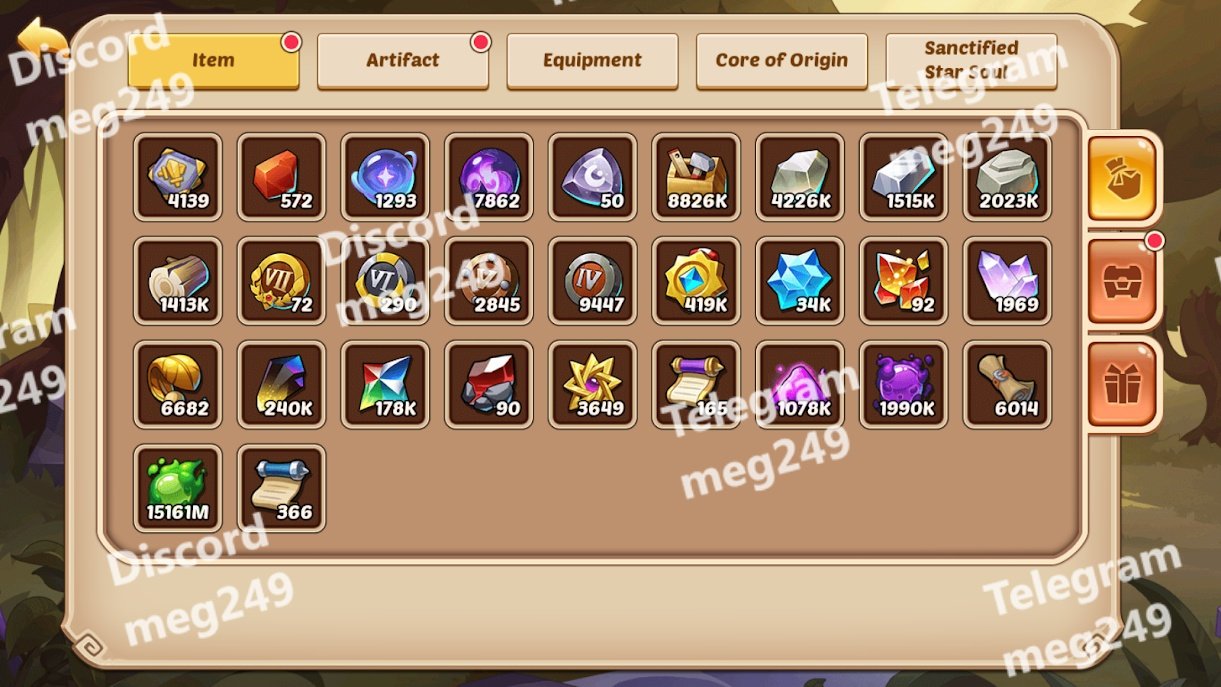Show the Sanctified Star Soul tab
The image size is (1221, 687).
pos(971,61)
